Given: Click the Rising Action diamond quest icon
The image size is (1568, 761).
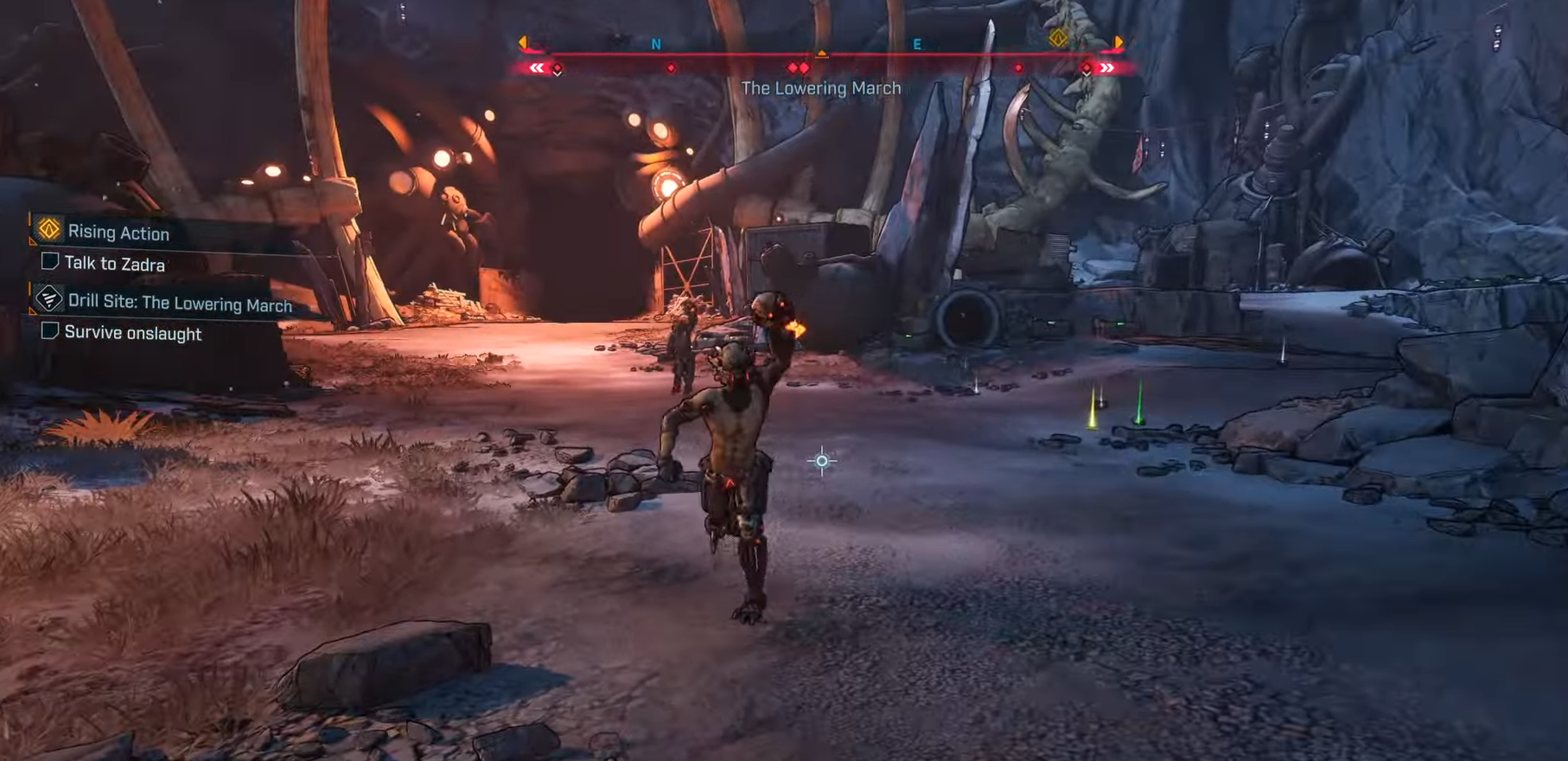Looking at the screenshot, I should pos(49,229).
